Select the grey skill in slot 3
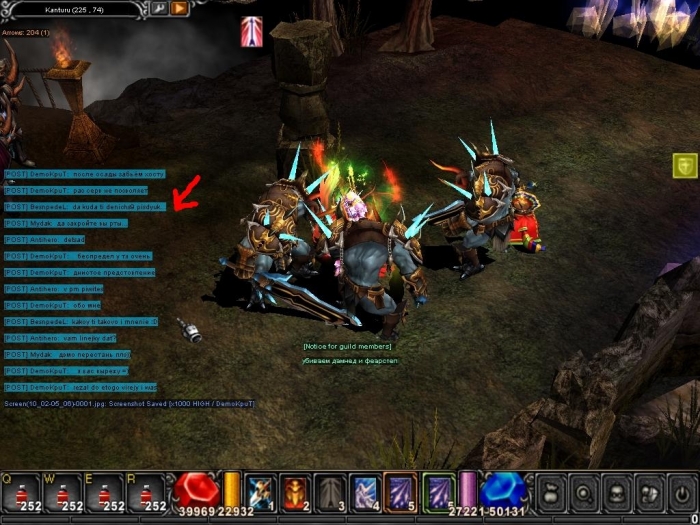The height and width of the screenshot is (525, 700). (330, 491)
